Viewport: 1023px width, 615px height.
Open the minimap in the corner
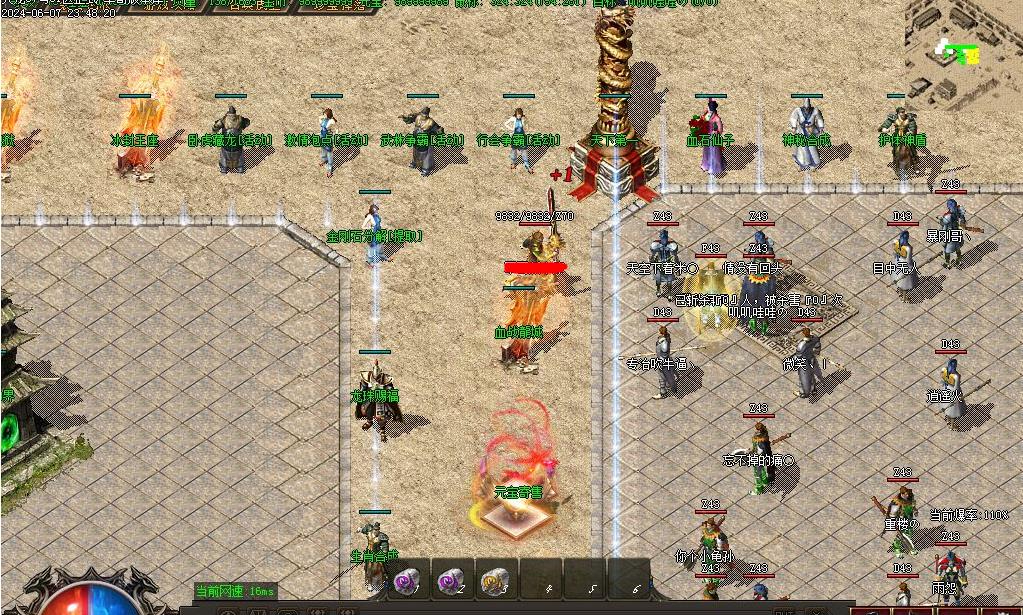coord(964,52)
